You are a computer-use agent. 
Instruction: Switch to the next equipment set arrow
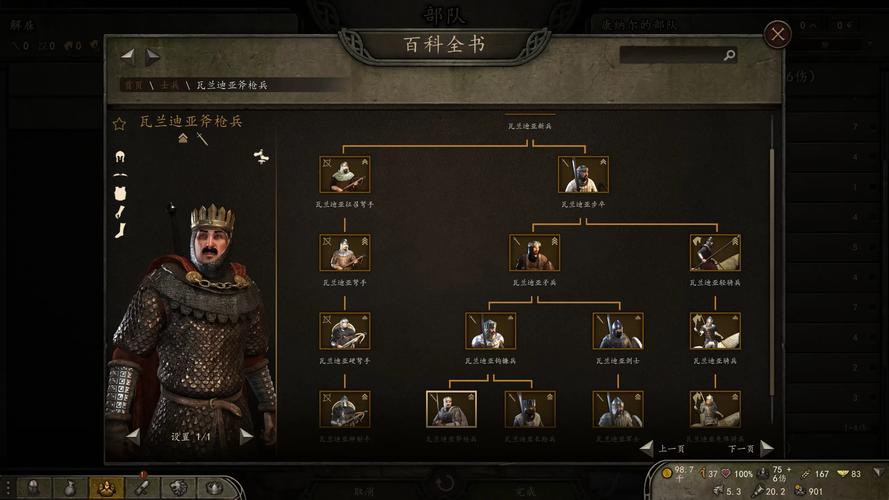click(x=246, y=436)
